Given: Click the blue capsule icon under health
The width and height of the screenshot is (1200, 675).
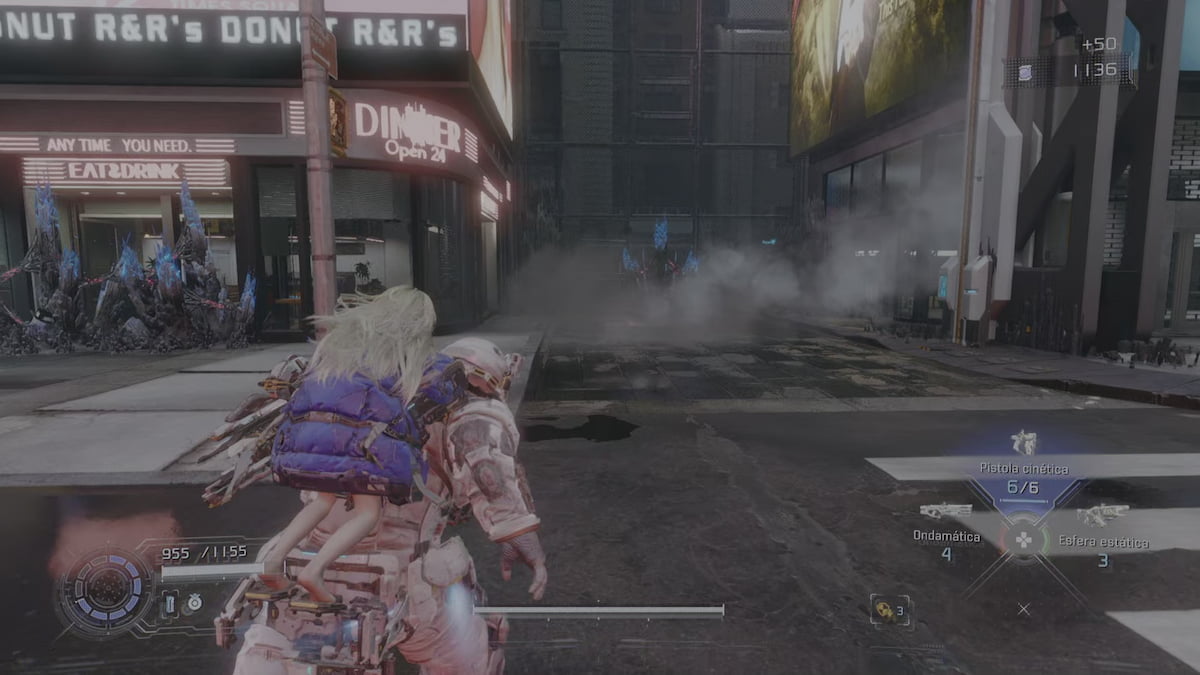Looking at the screenshot, I should point(171,602).
